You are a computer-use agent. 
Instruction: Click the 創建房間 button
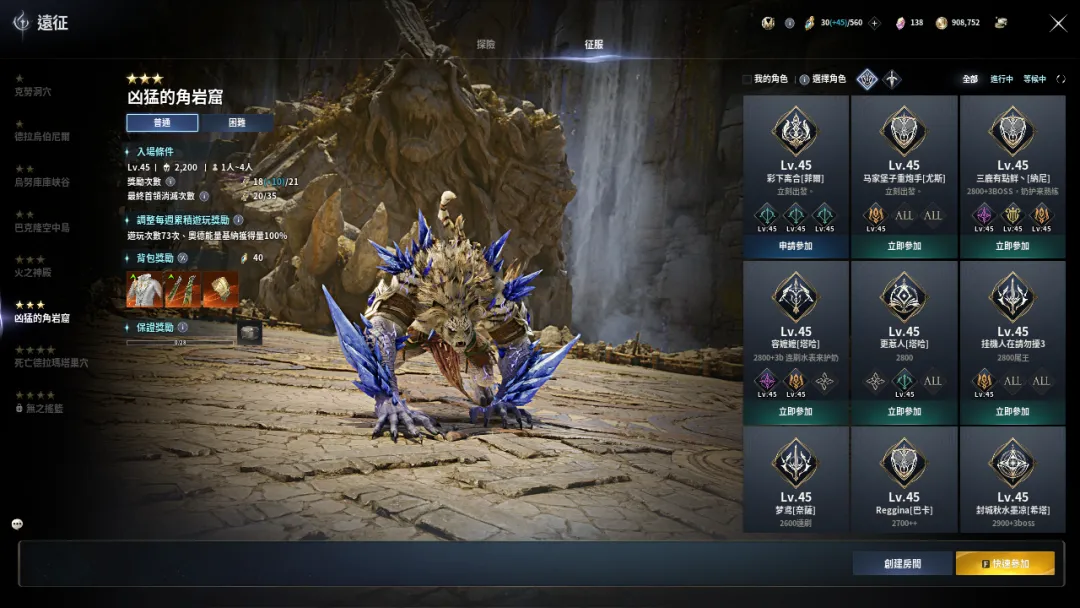(x=902, y=564)
